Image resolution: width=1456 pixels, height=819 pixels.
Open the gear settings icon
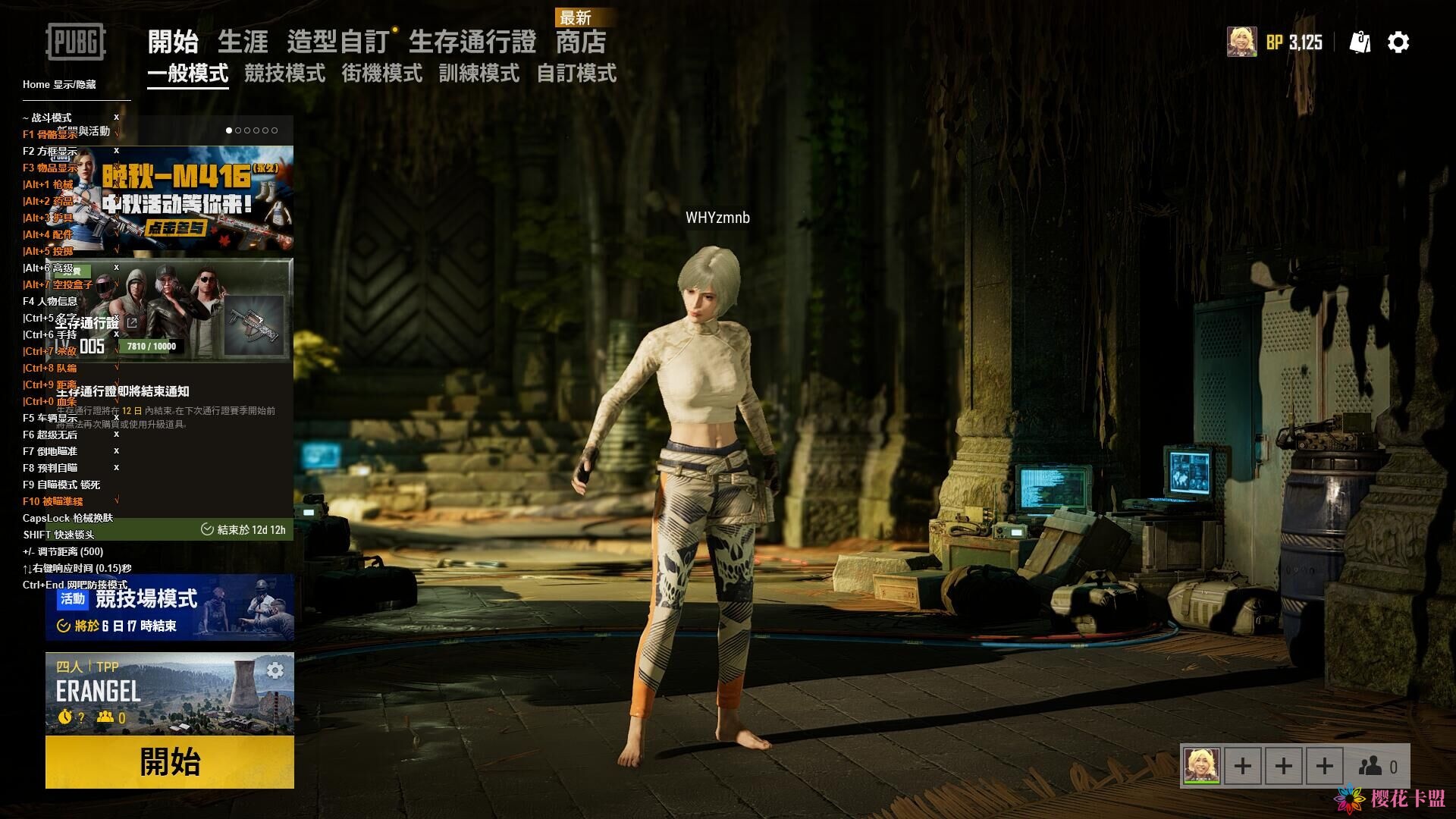click(1398, 42)
